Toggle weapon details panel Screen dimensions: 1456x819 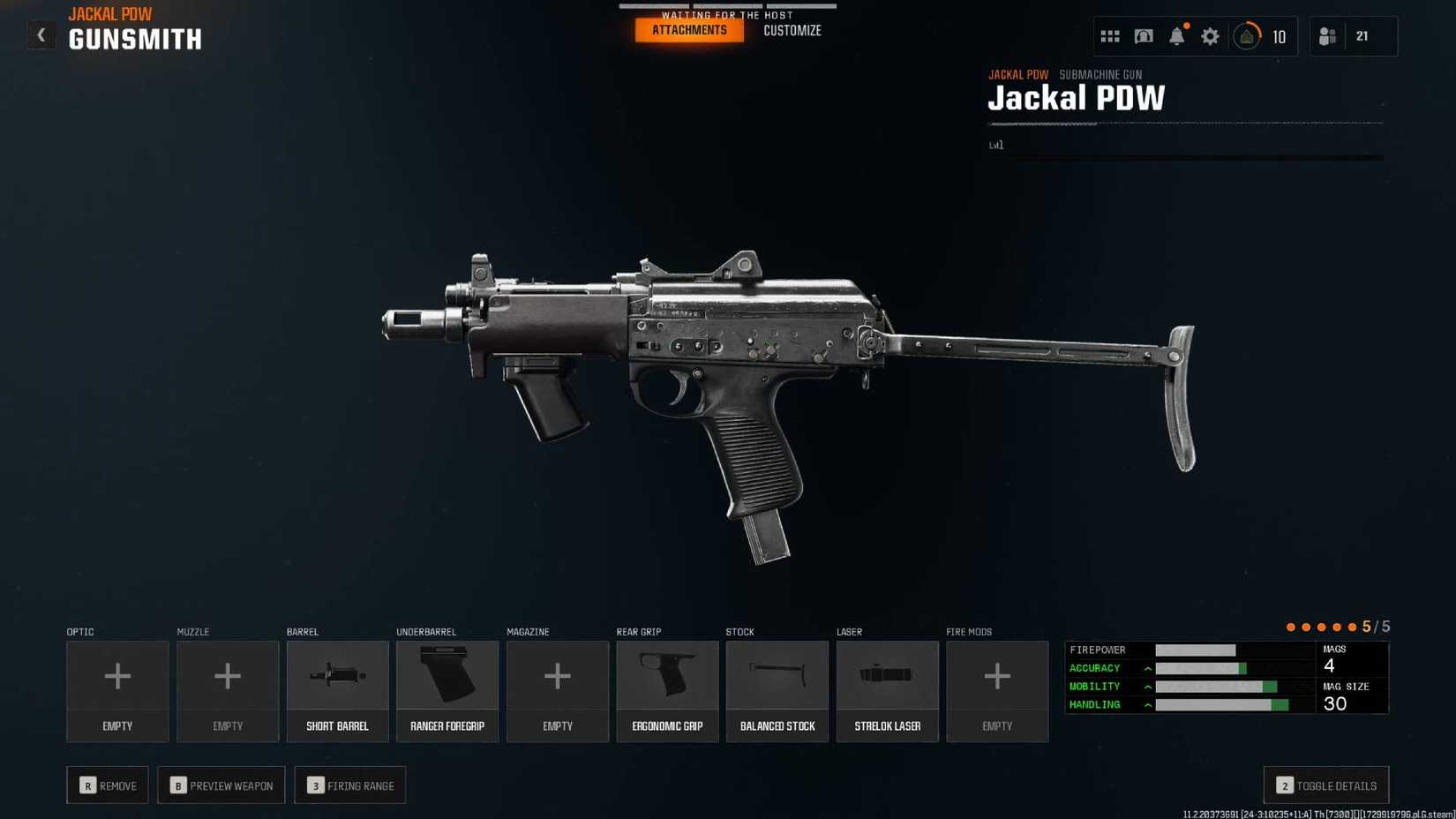[1326, 785]
